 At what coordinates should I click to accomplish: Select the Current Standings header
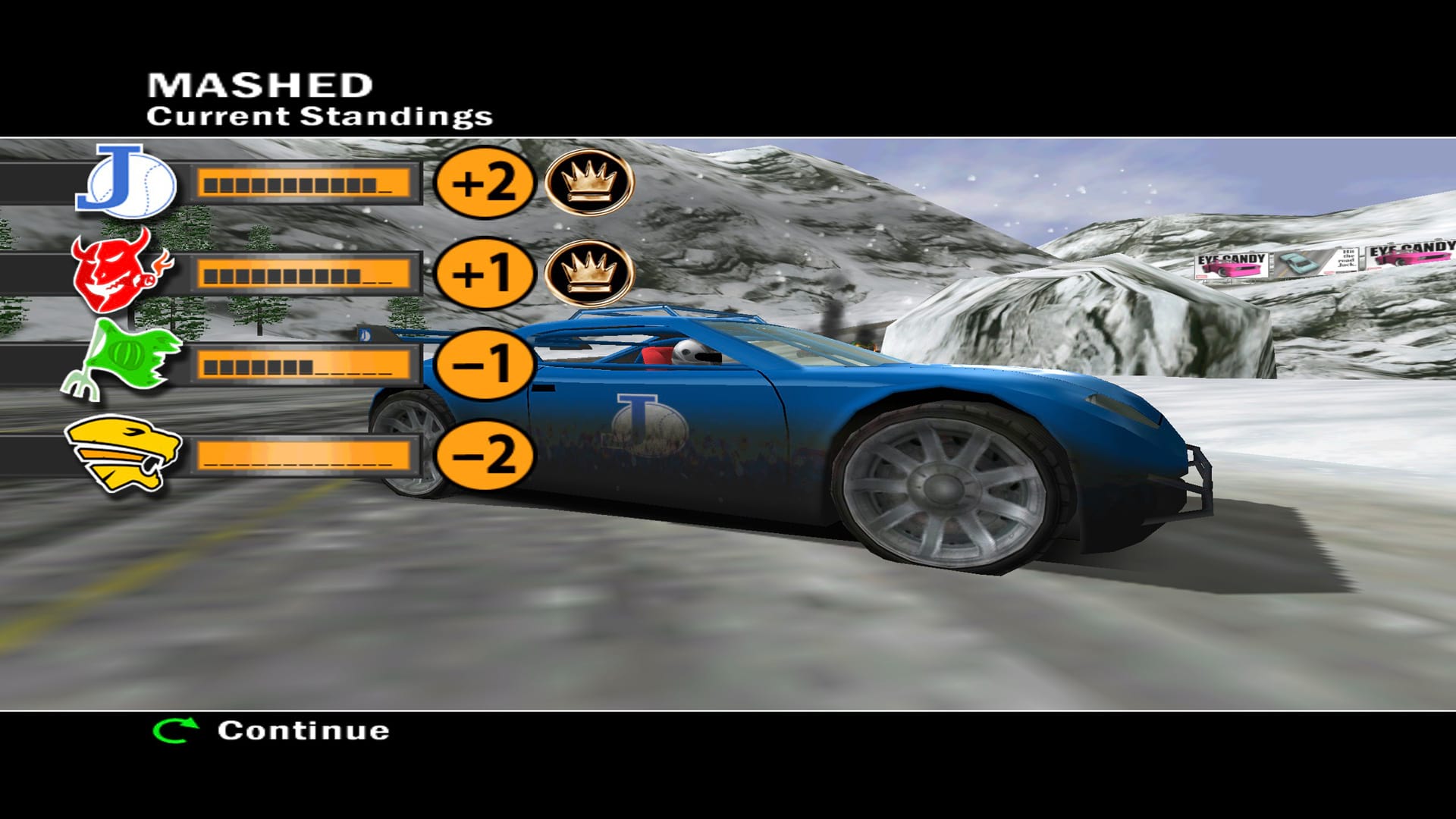tap(318, 116)
